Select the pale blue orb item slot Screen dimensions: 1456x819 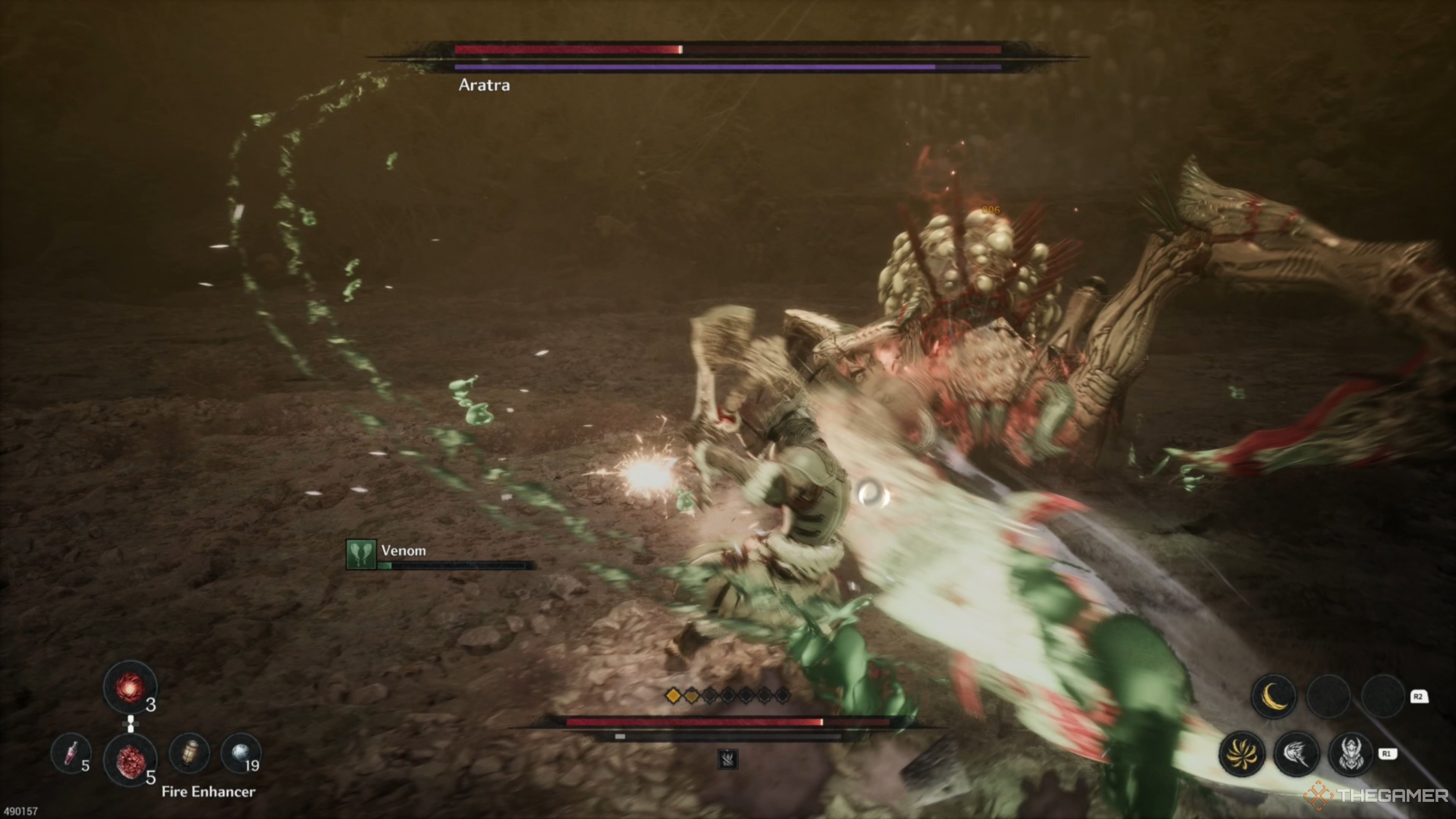[x=241, y=753]
